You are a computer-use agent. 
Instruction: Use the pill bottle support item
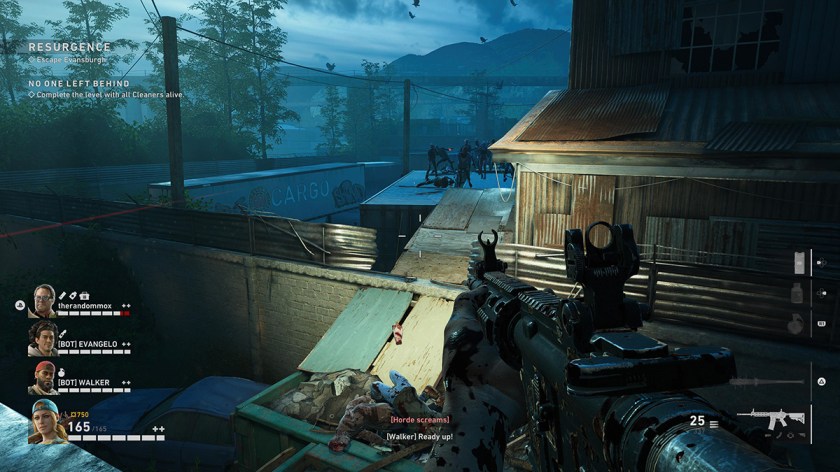797,293
